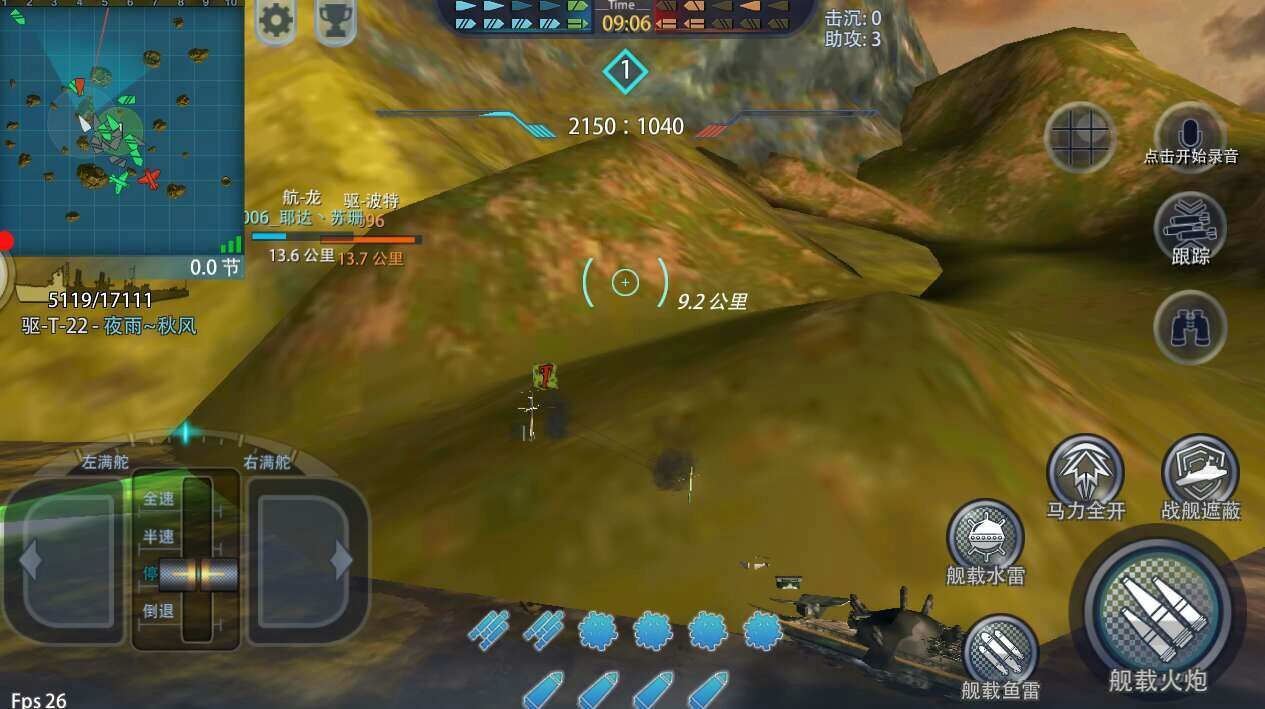
Task: Set throttle to 半速 half speed
Action: click(160, 536)
